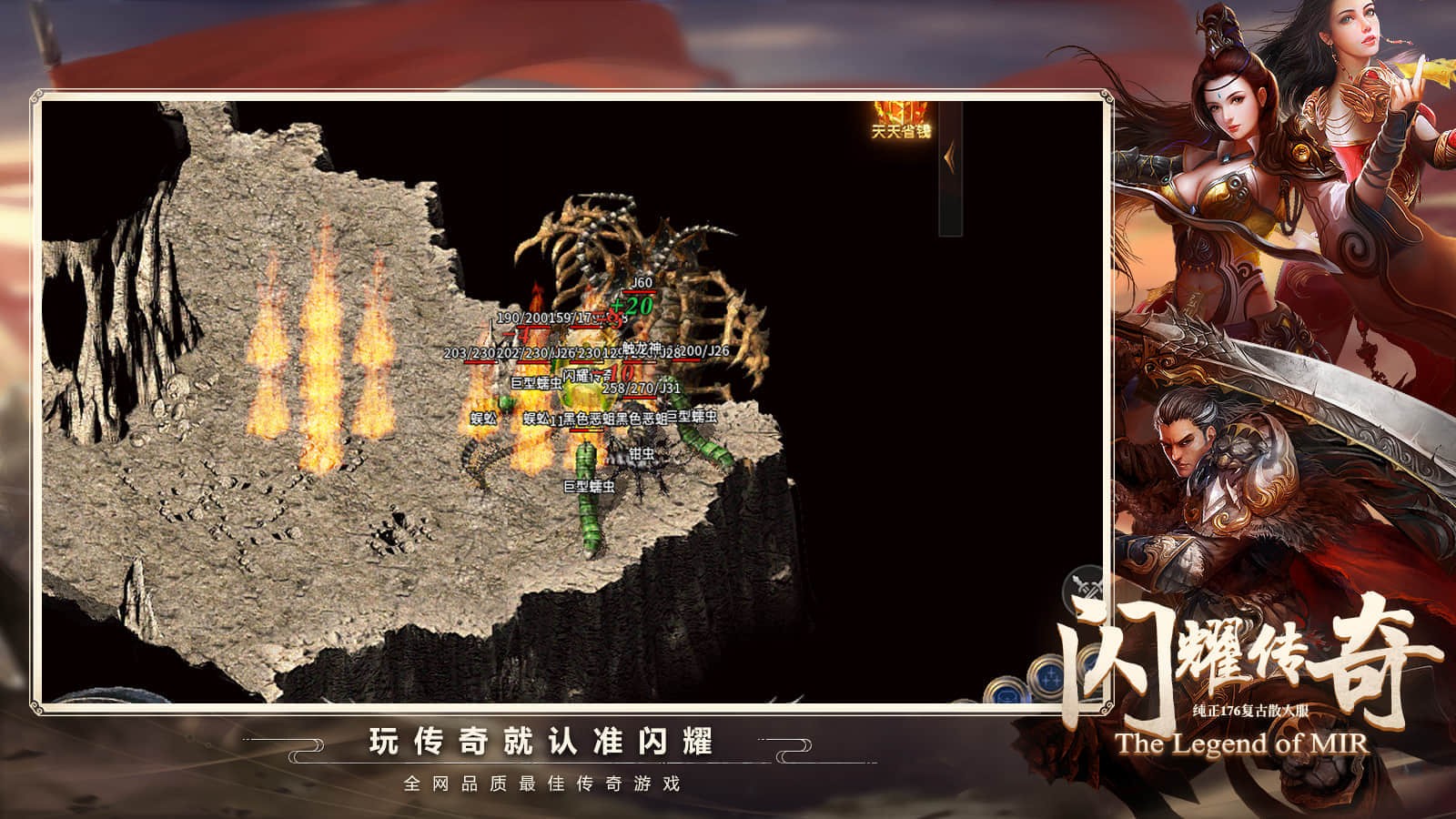Click the partially hidden skill orb near the logo

tap(1089, 663)
